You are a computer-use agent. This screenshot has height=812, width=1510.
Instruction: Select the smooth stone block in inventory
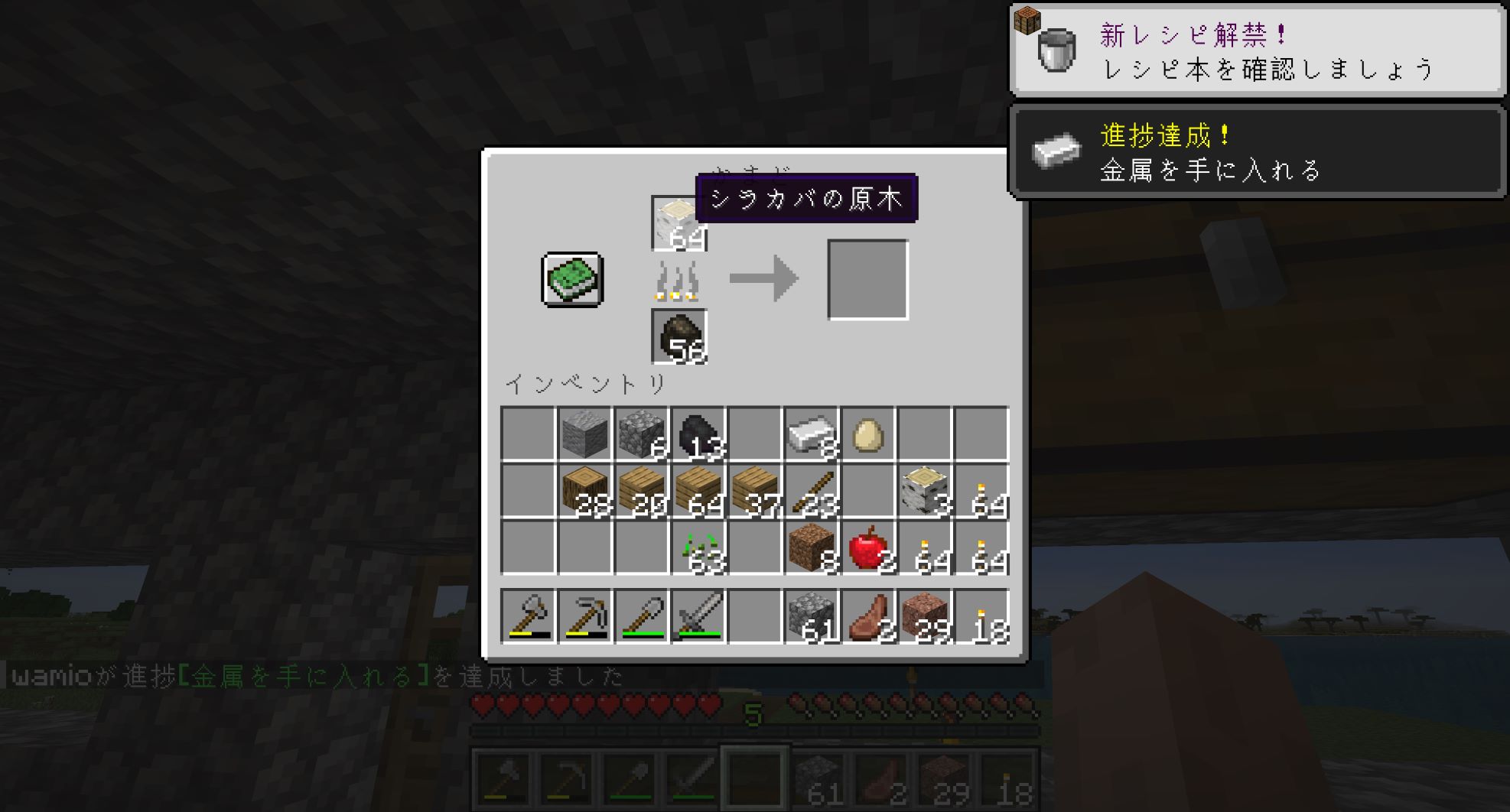584,434
